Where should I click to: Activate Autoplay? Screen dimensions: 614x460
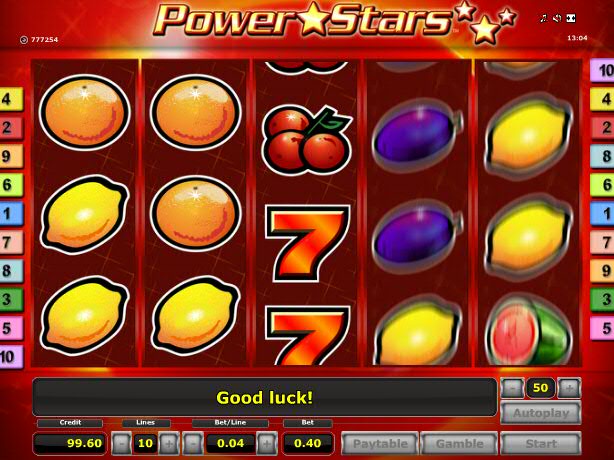click(x=540, y=413)
